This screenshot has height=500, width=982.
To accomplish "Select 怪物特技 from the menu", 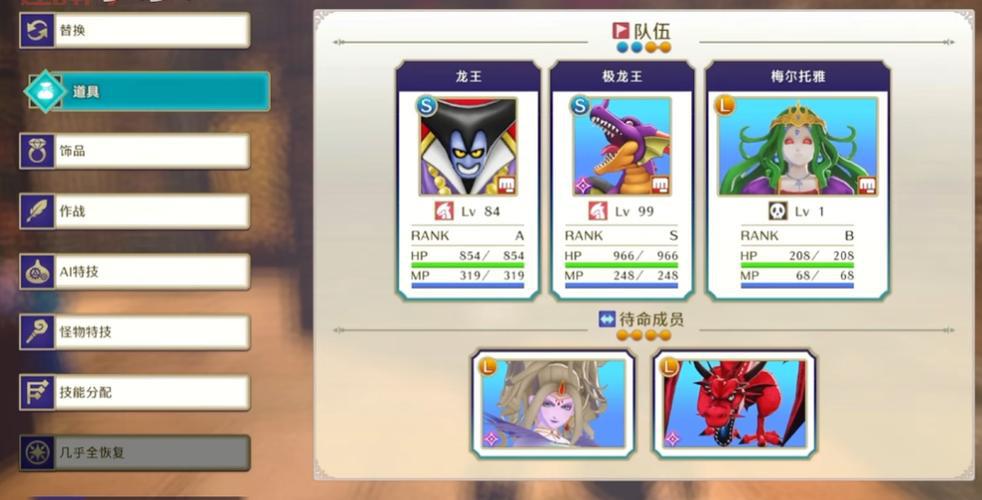I will (135, 332).
